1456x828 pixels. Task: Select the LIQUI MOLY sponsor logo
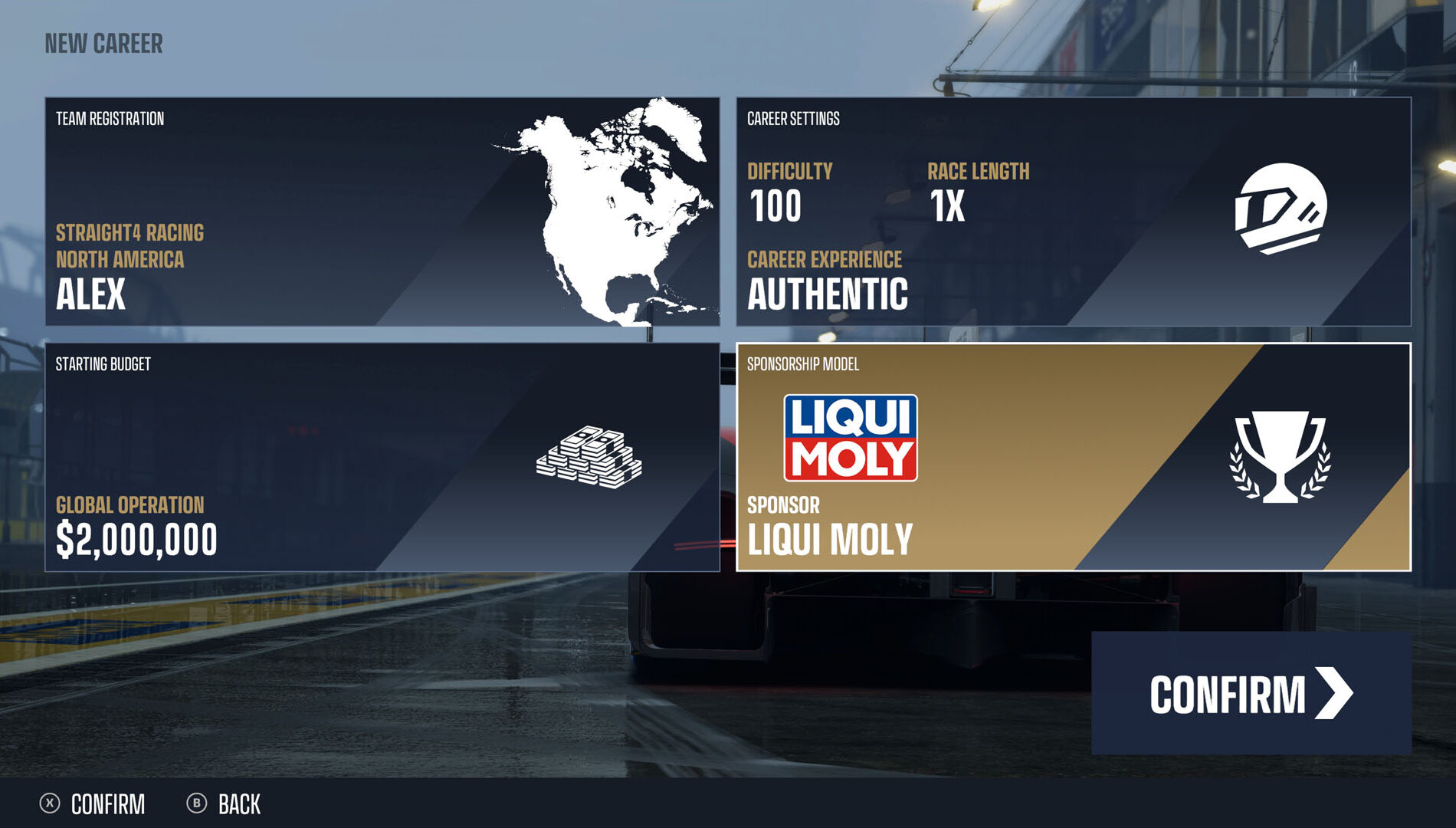click(x=851, y=437)
